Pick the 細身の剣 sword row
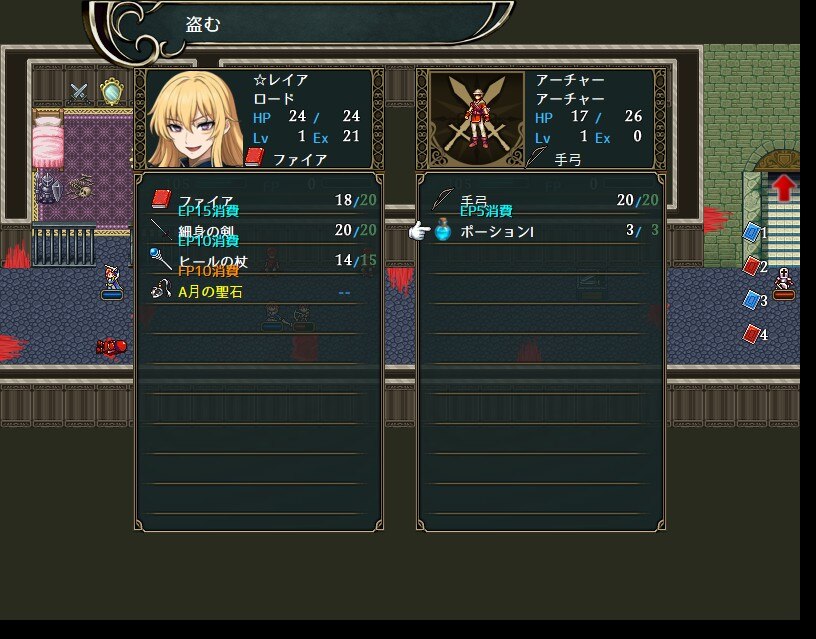 (258, 231)
